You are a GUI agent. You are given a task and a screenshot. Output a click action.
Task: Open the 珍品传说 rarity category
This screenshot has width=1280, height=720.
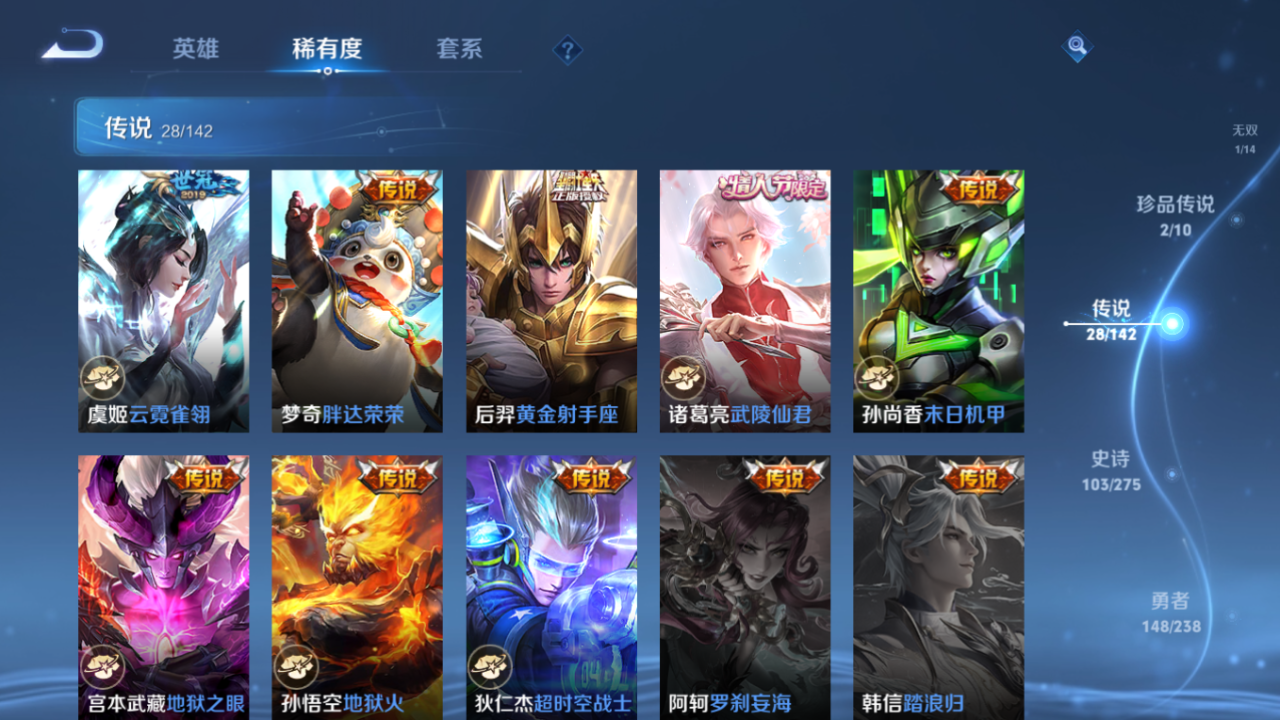coord(1174,216)
